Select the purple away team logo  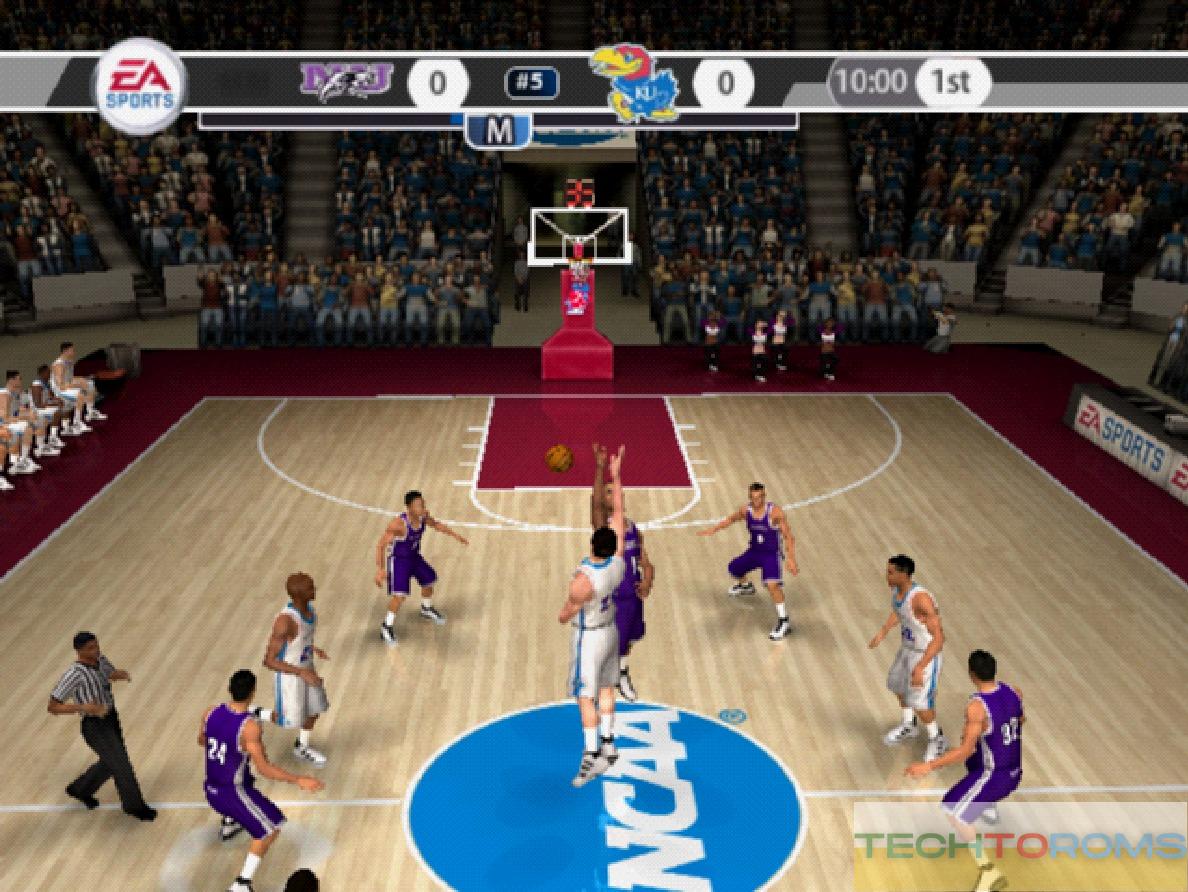[x=346, y=81]
